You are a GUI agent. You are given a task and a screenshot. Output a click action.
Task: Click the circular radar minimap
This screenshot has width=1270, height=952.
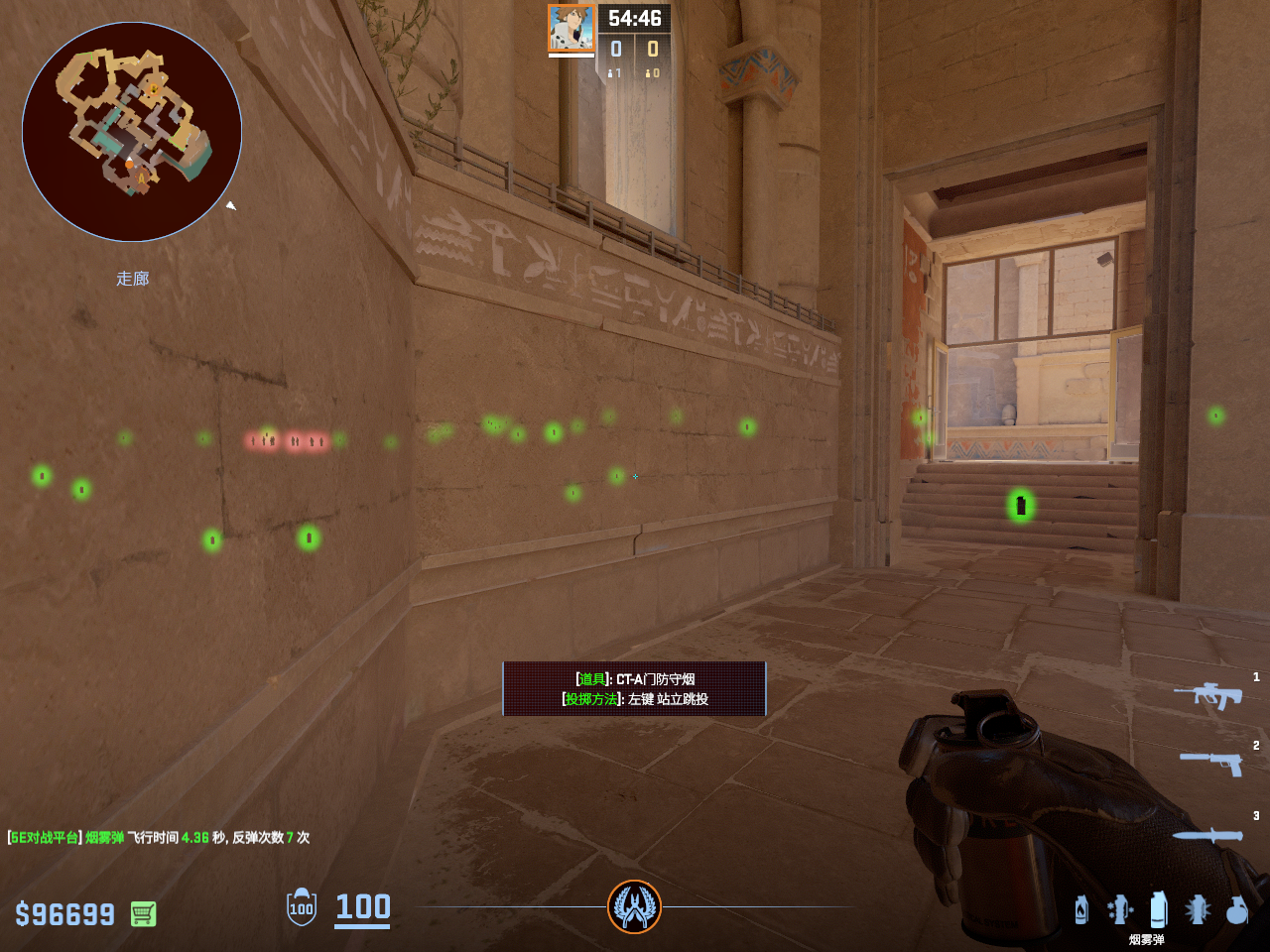point(132,132)
